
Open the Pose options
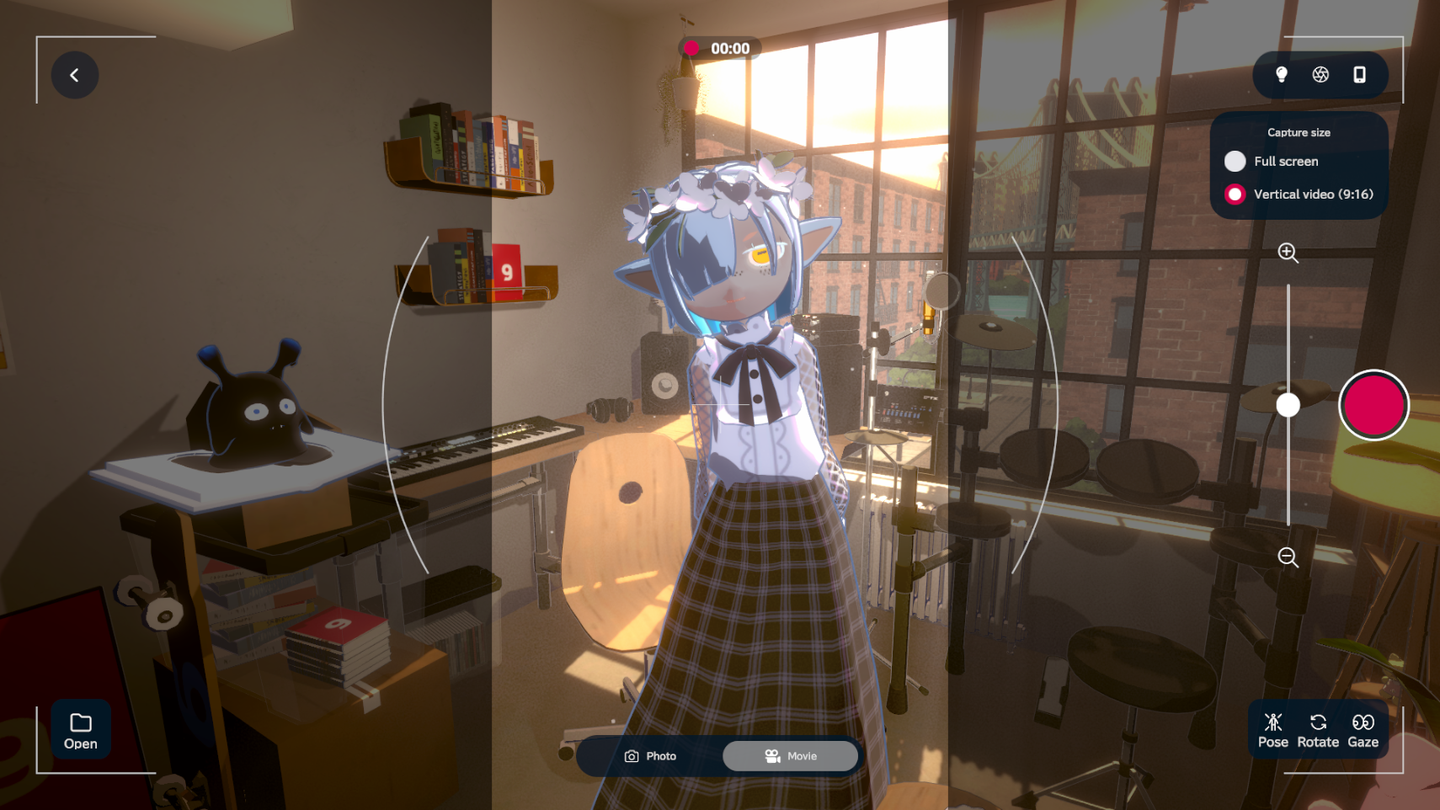(x=1273, y=730)
